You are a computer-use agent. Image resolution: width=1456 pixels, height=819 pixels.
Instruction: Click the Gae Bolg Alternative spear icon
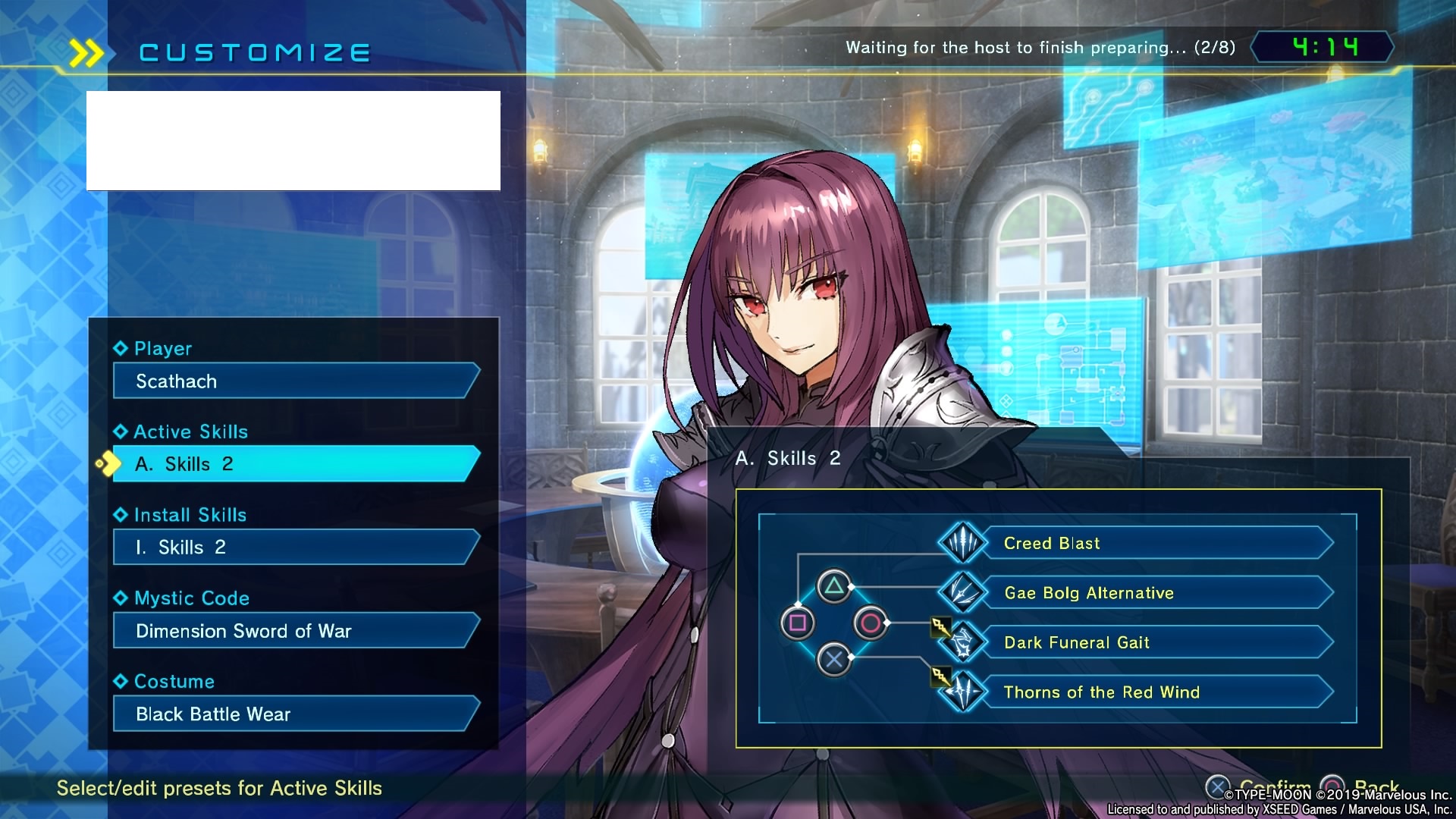tap(962, 593)
